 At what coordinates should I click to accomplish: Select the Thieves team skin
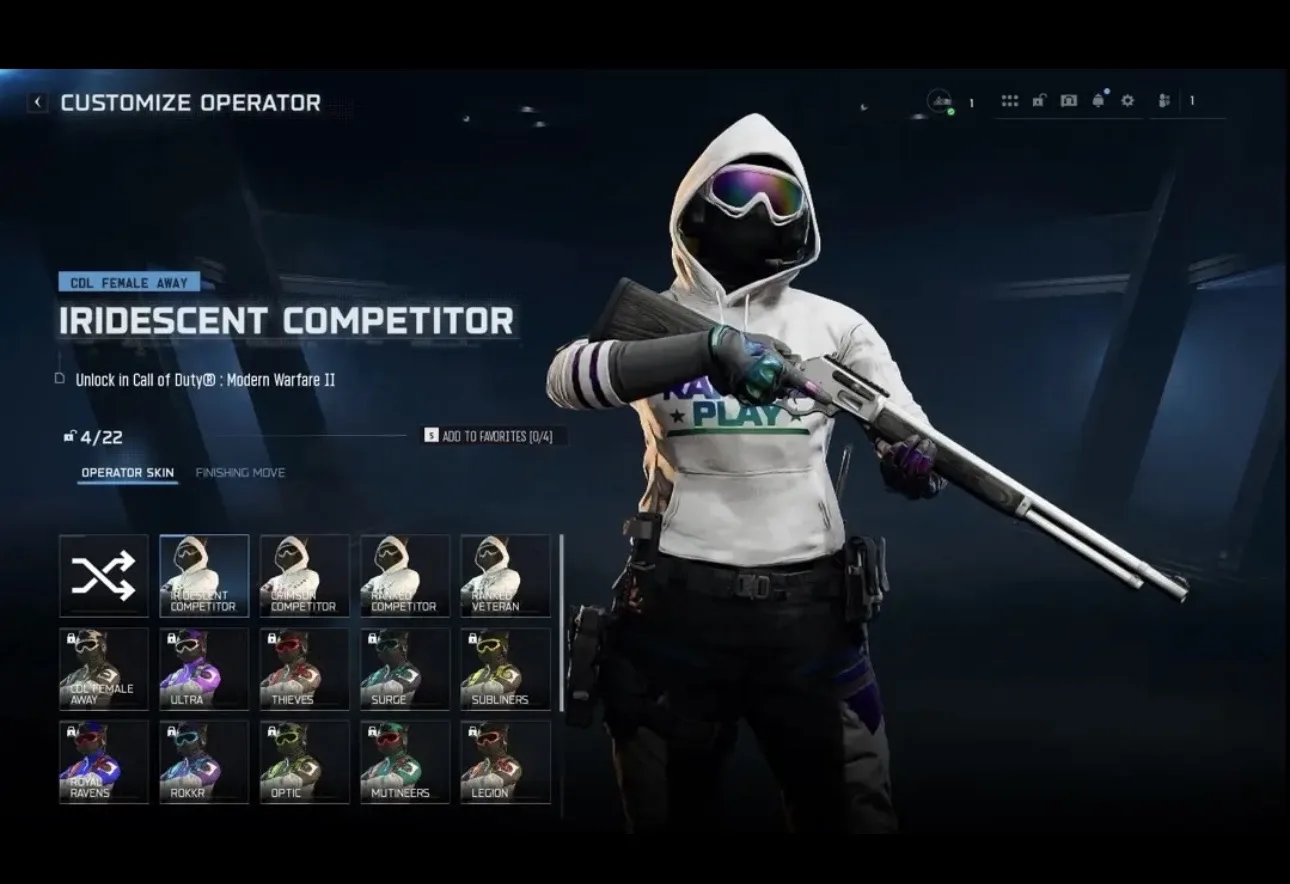[x=304, y=669]
